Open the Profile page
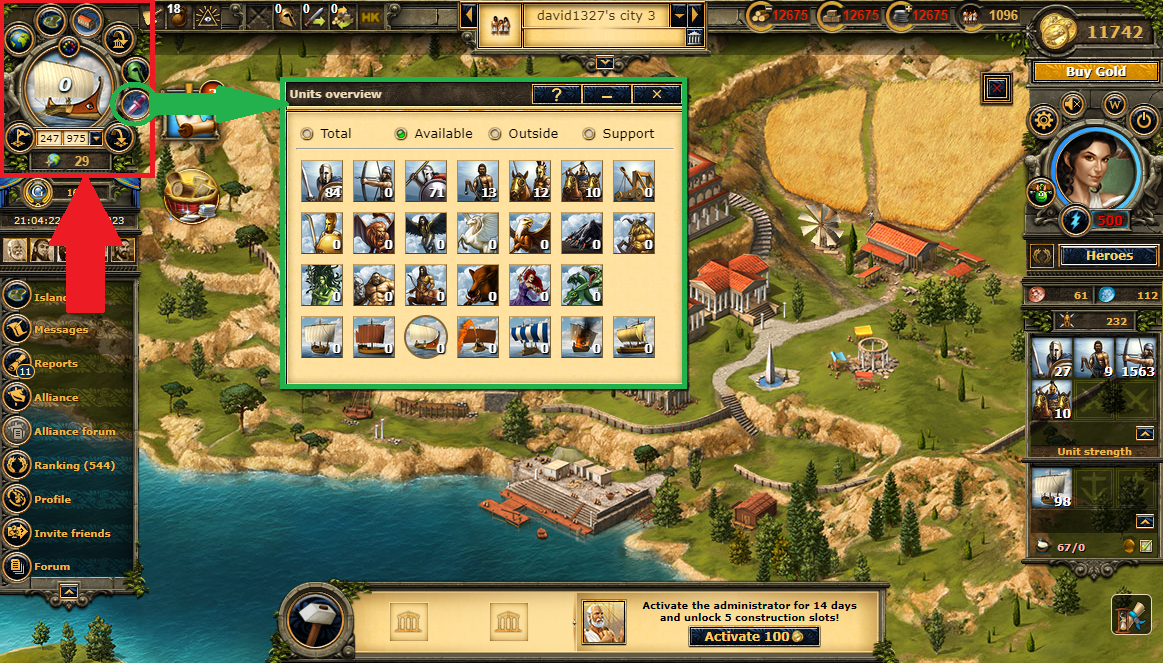Viewport: 1163px width, 663px height. coord(52,499)
